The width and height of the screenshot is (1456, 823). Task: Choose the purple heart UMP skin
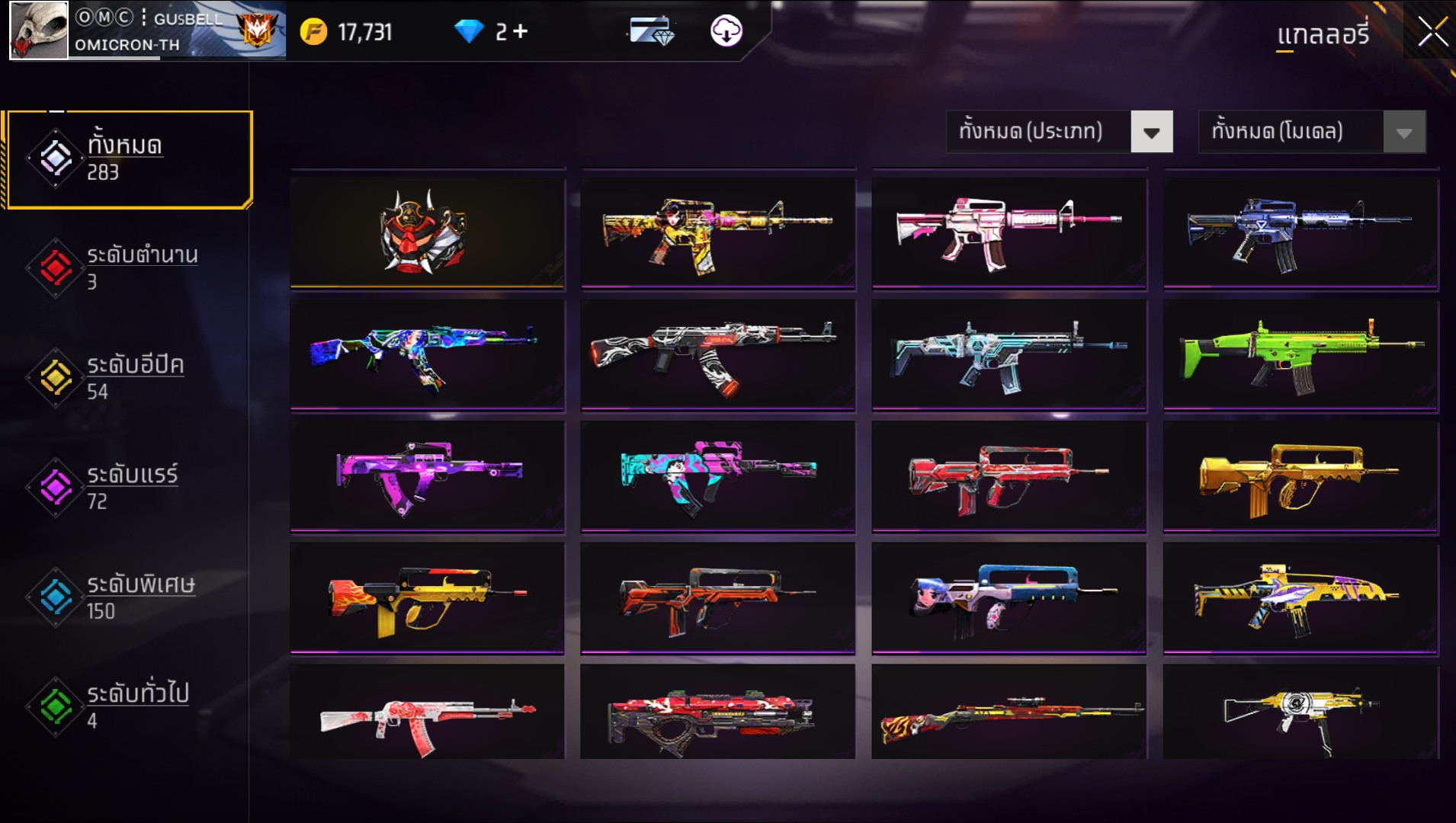tap(427, 476)
